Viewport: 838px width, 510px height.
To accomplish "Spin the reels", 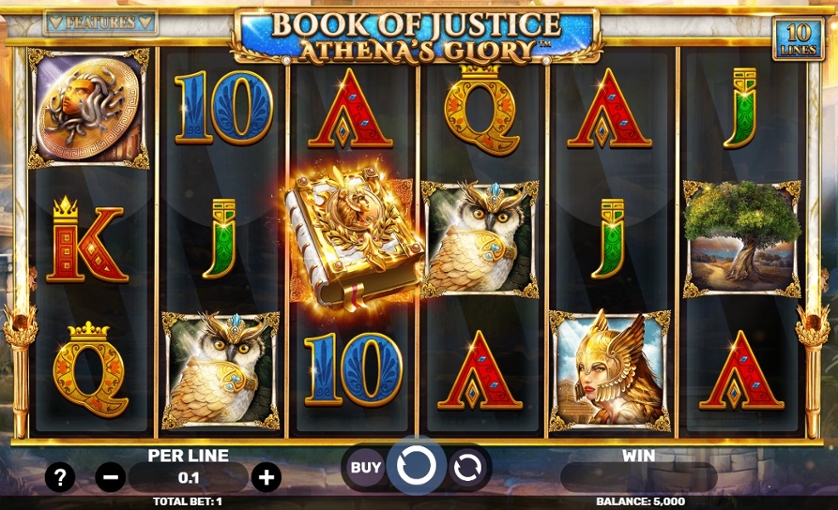I will point(416,465).
